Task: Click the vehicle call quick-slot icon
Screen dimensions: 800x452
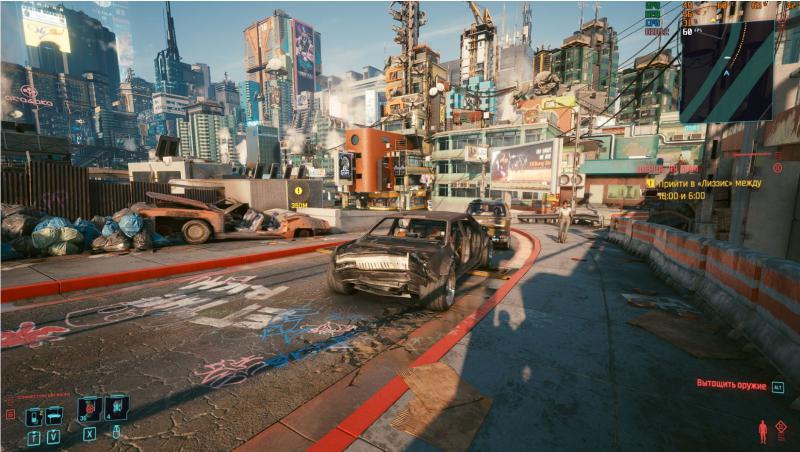Action: click(54, 415)
